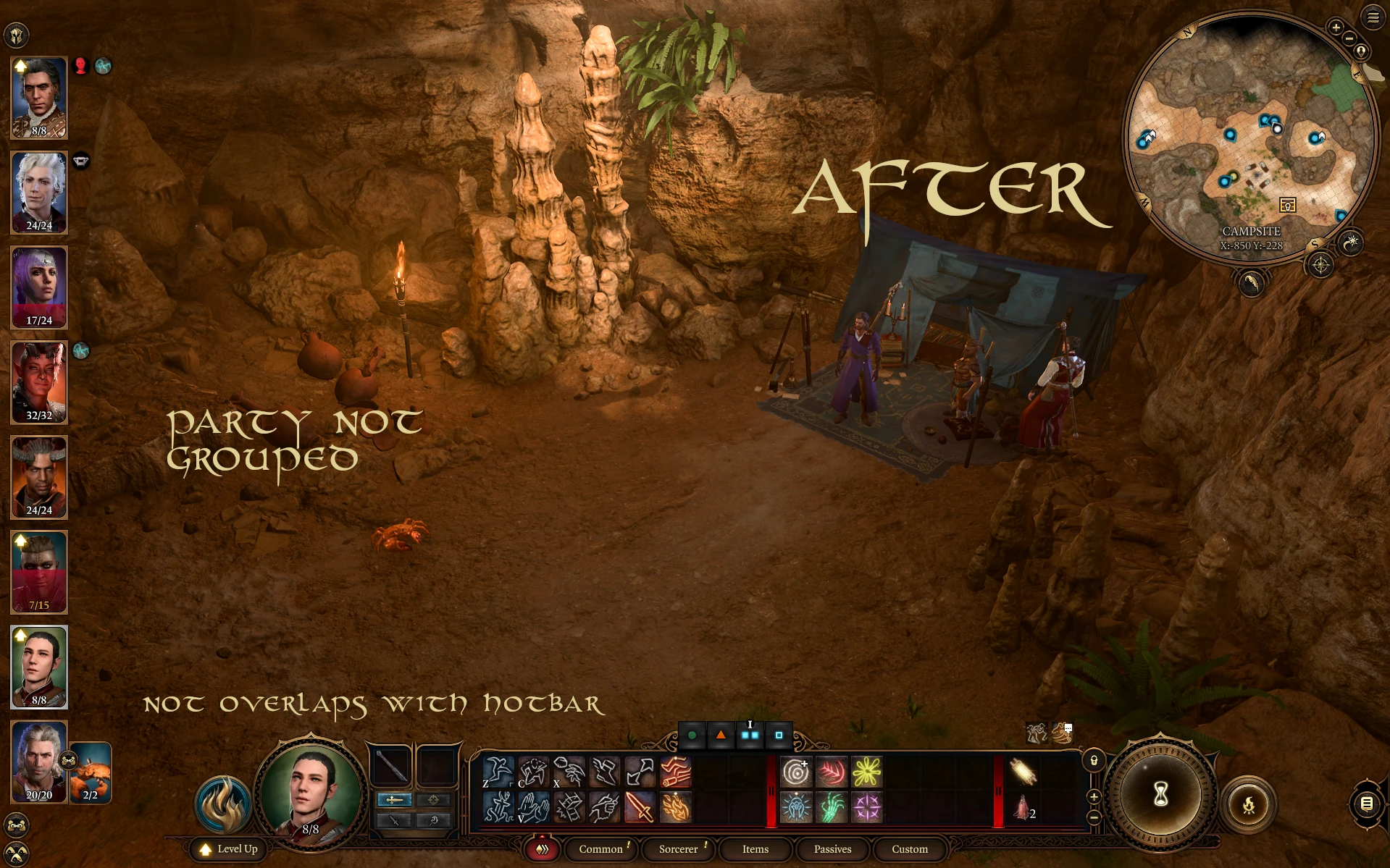Switch to the Custom hotbar tab
1390x868 pixels.
(909, 849)
